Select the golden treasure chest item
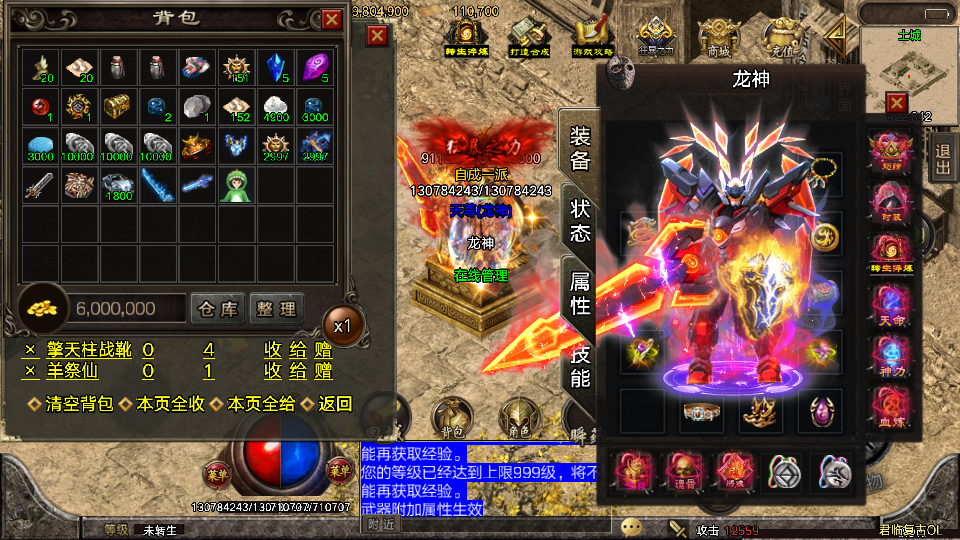960x540 pixels. pos(118,106)
